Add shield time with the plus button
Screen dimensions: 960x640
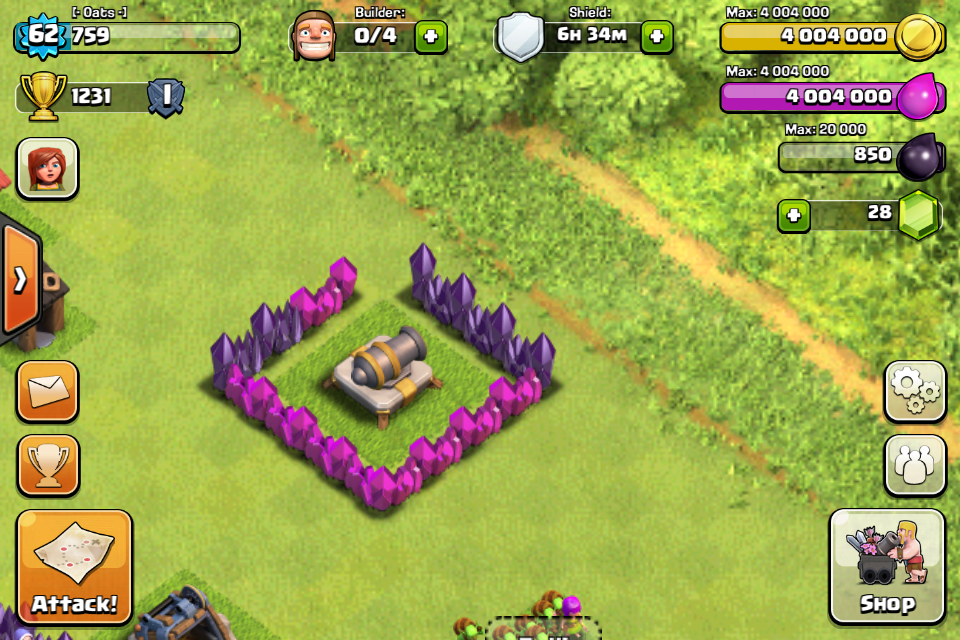(x=656, y=37)
